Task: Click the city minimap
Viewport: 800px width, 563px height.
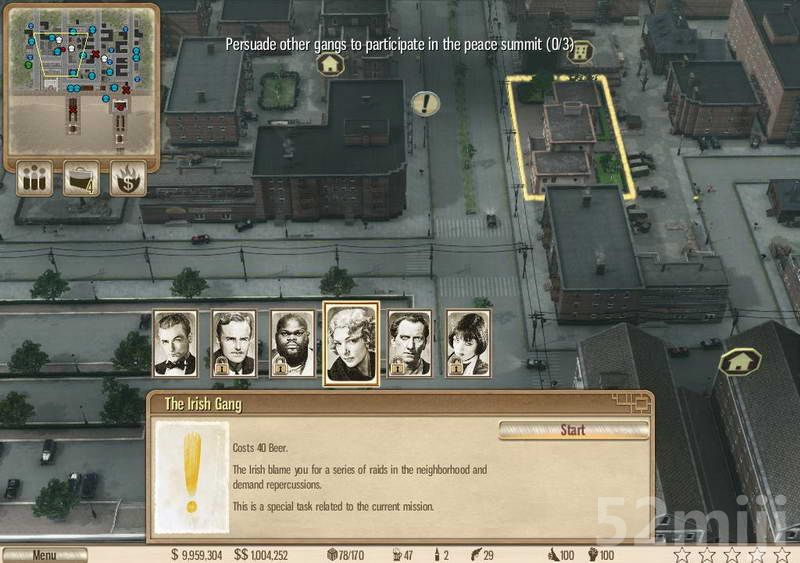Action: pos(80,78)
